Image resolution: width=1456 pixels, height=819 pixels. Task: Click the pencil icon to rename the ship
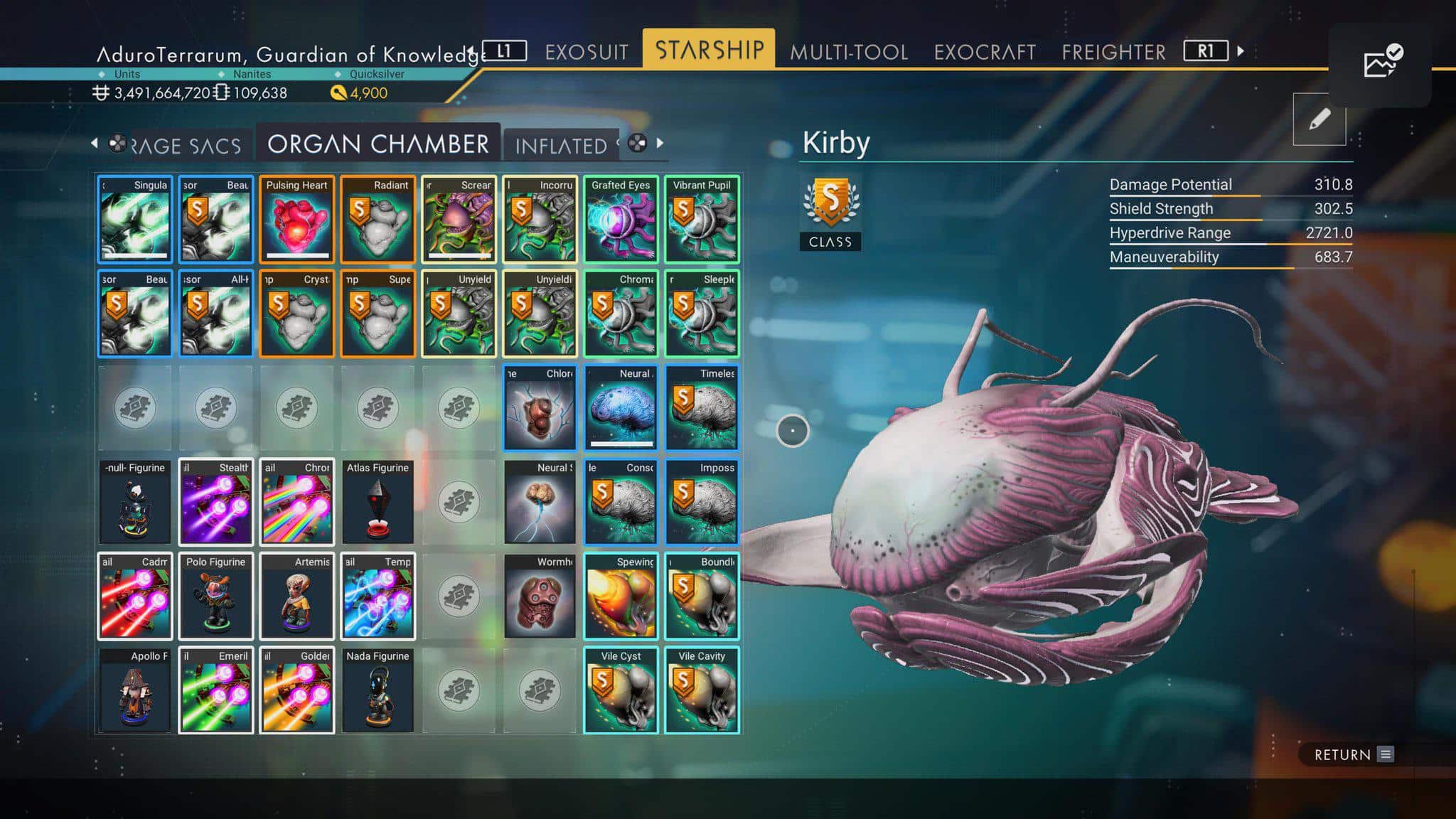click(1320, 119)
